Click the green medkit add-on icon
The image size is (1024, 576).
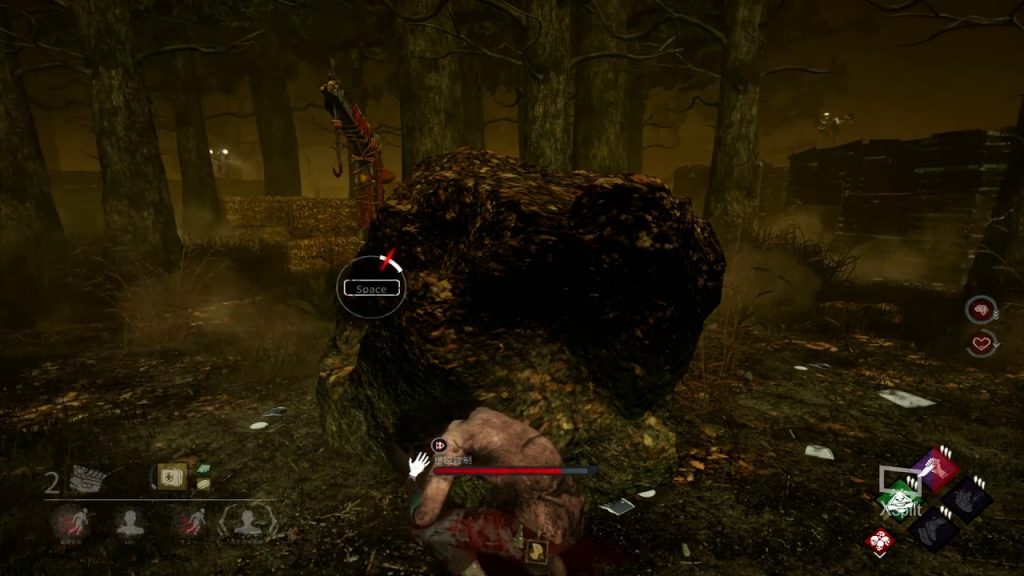coord(203,468)
